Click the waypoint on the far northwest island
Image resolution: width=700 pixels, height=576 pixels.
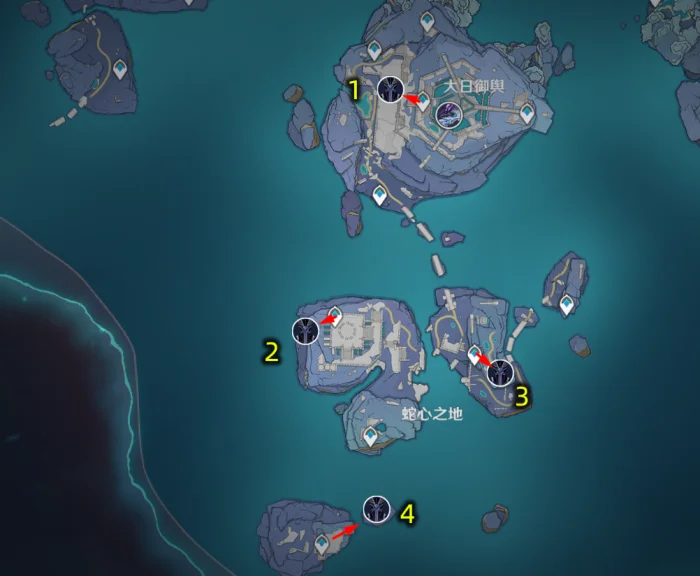click(x=120, y=69)
